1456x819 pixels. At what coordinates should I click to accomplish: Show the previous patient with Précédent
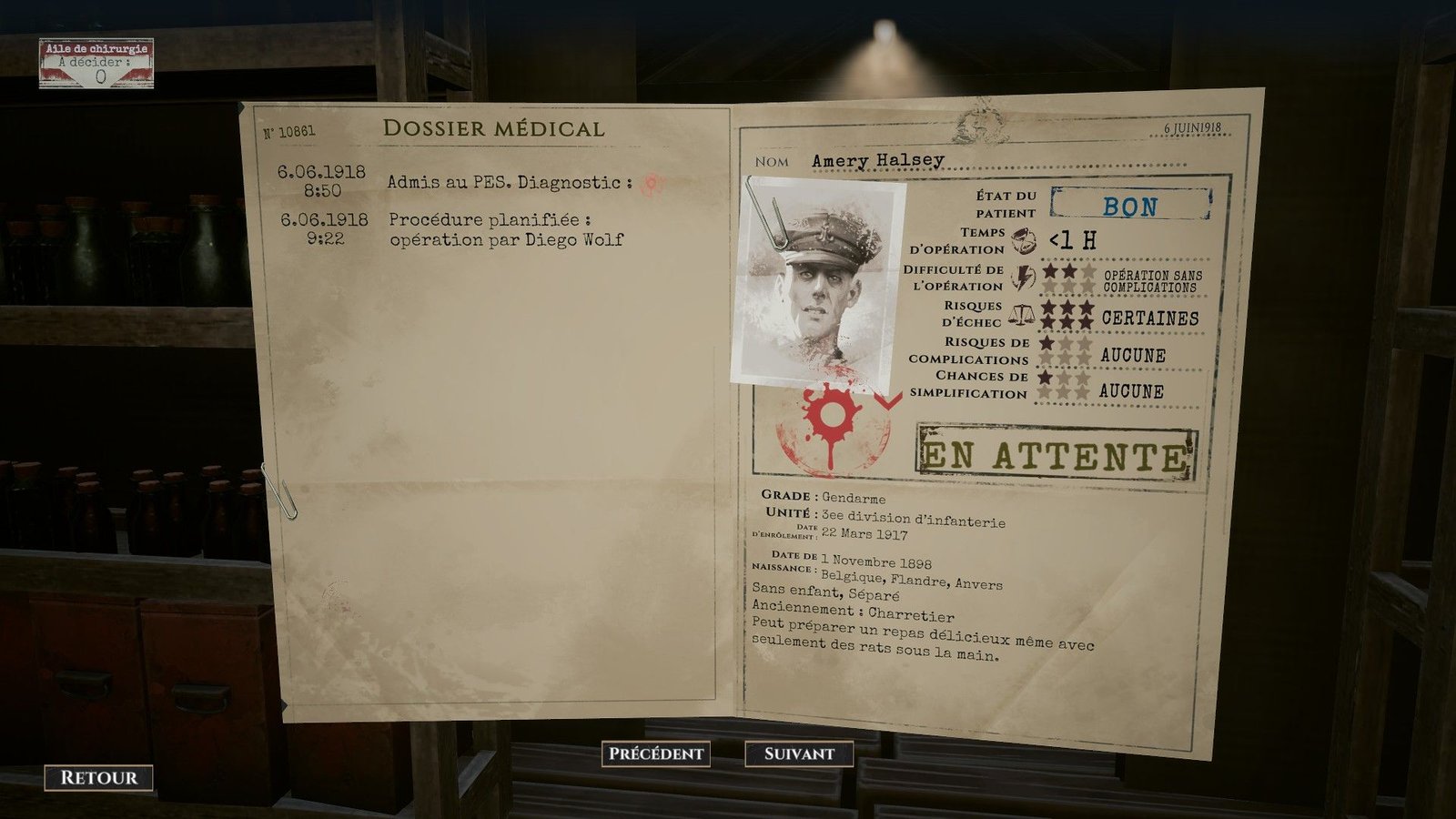pyautogui.click(x=655, y=753)
